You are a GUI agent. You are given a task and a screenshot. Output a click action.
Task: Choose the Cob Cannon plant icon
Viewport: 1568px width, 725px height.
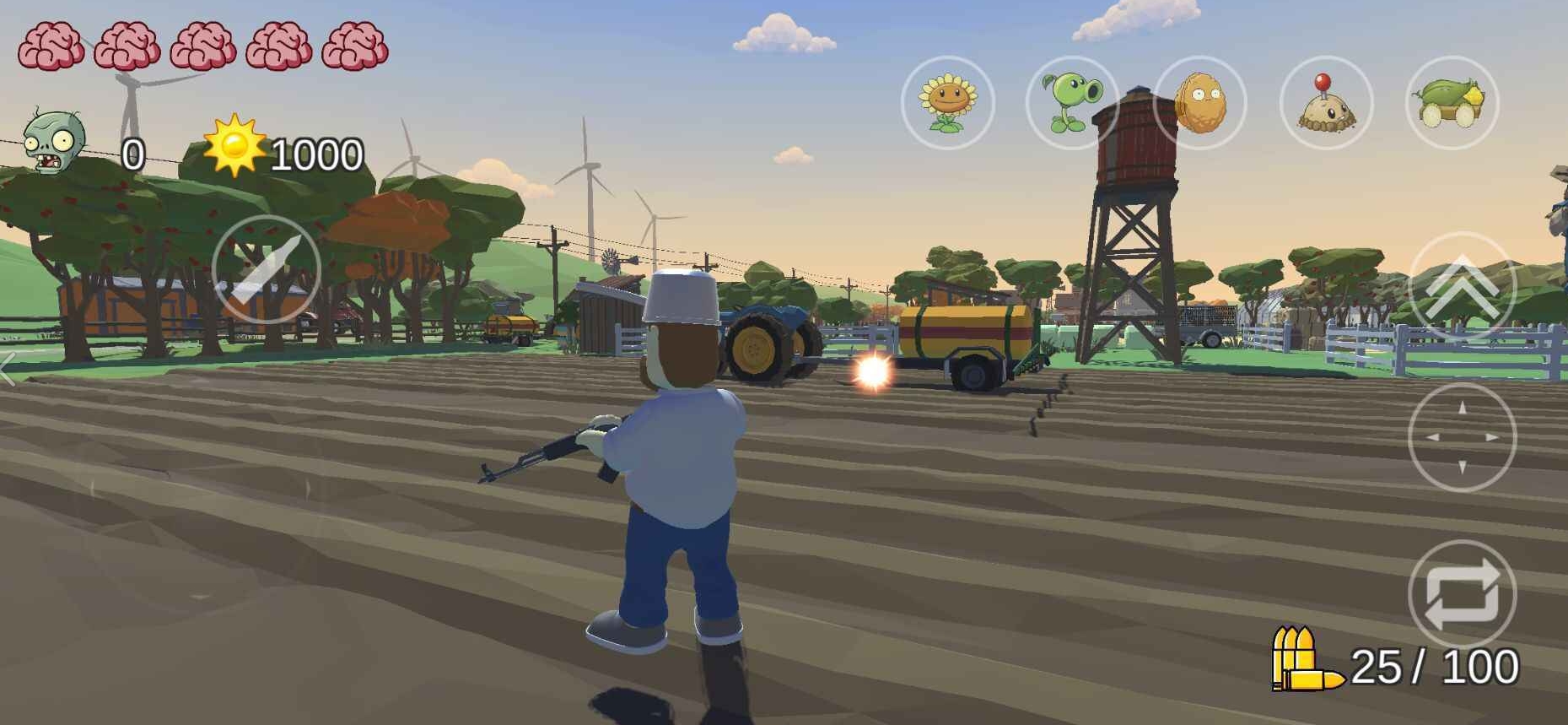click(x=1452, y=103)
